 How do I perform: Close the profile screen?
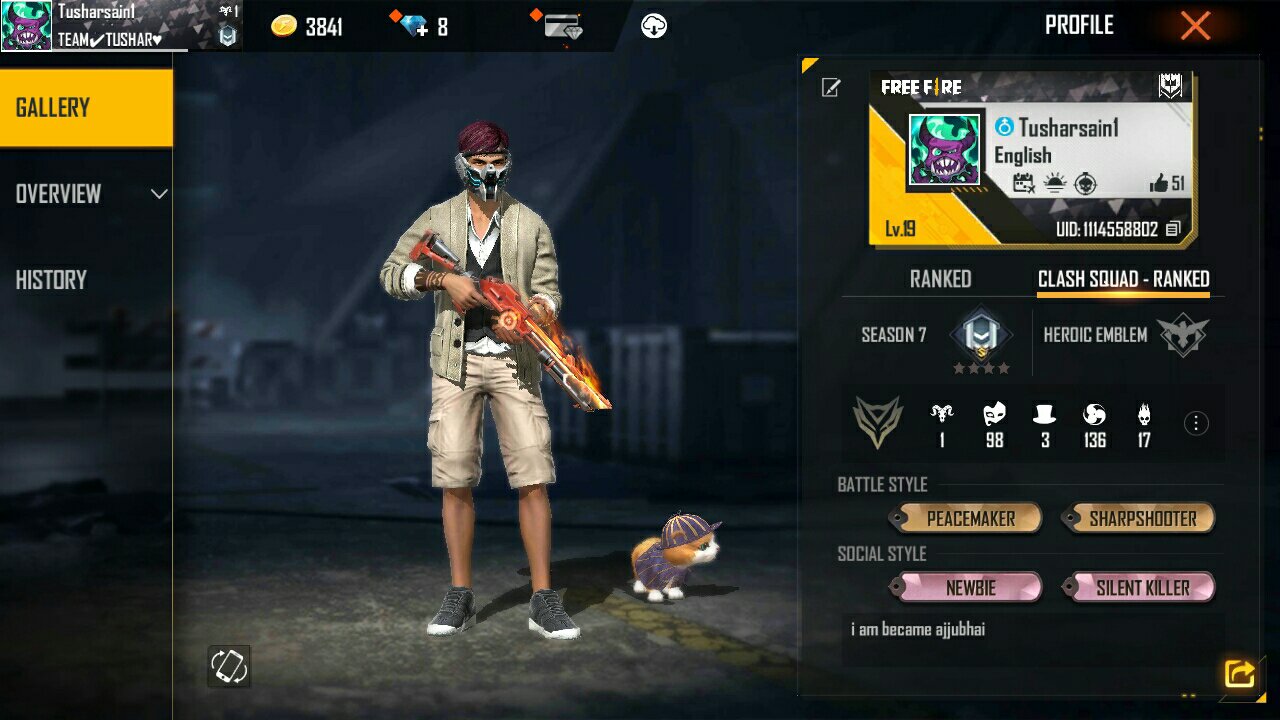click(x=1195, y=26)
